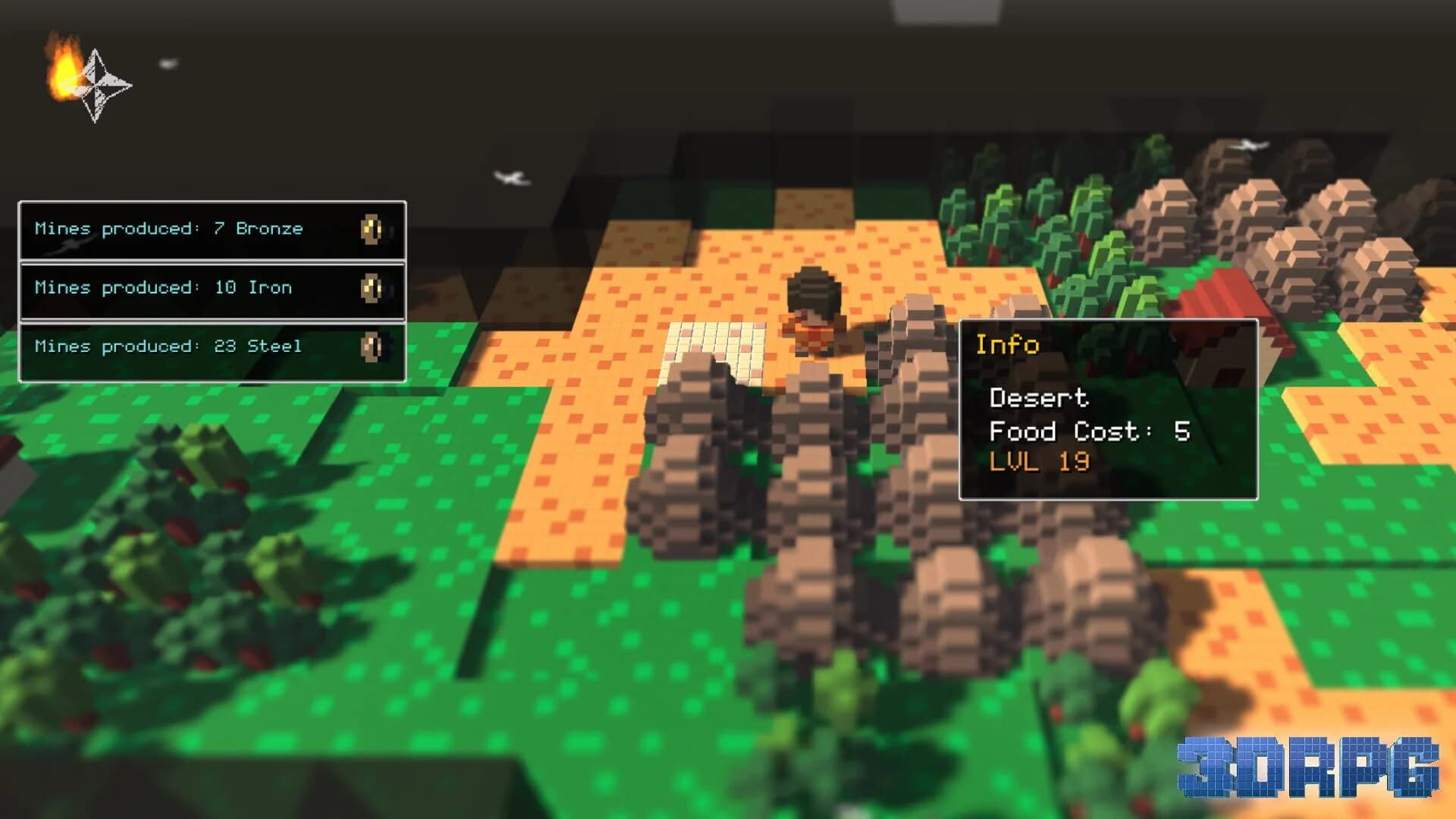Dismiss the 'Mines produced: 10 Iron' notification
Image resolution: width=1456 pixels, height=819 pixels.
pyautogui.click(x=212, y=288)
